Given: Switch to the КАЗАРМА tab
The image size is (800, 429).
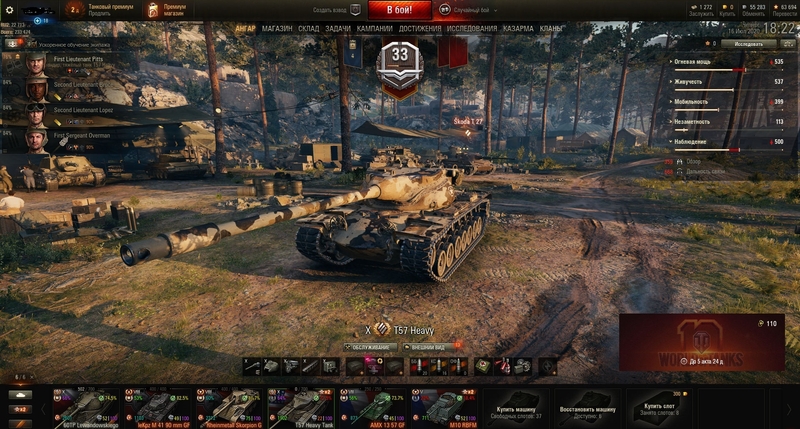Looking at the screenshot, I should [x=518, y=29].
